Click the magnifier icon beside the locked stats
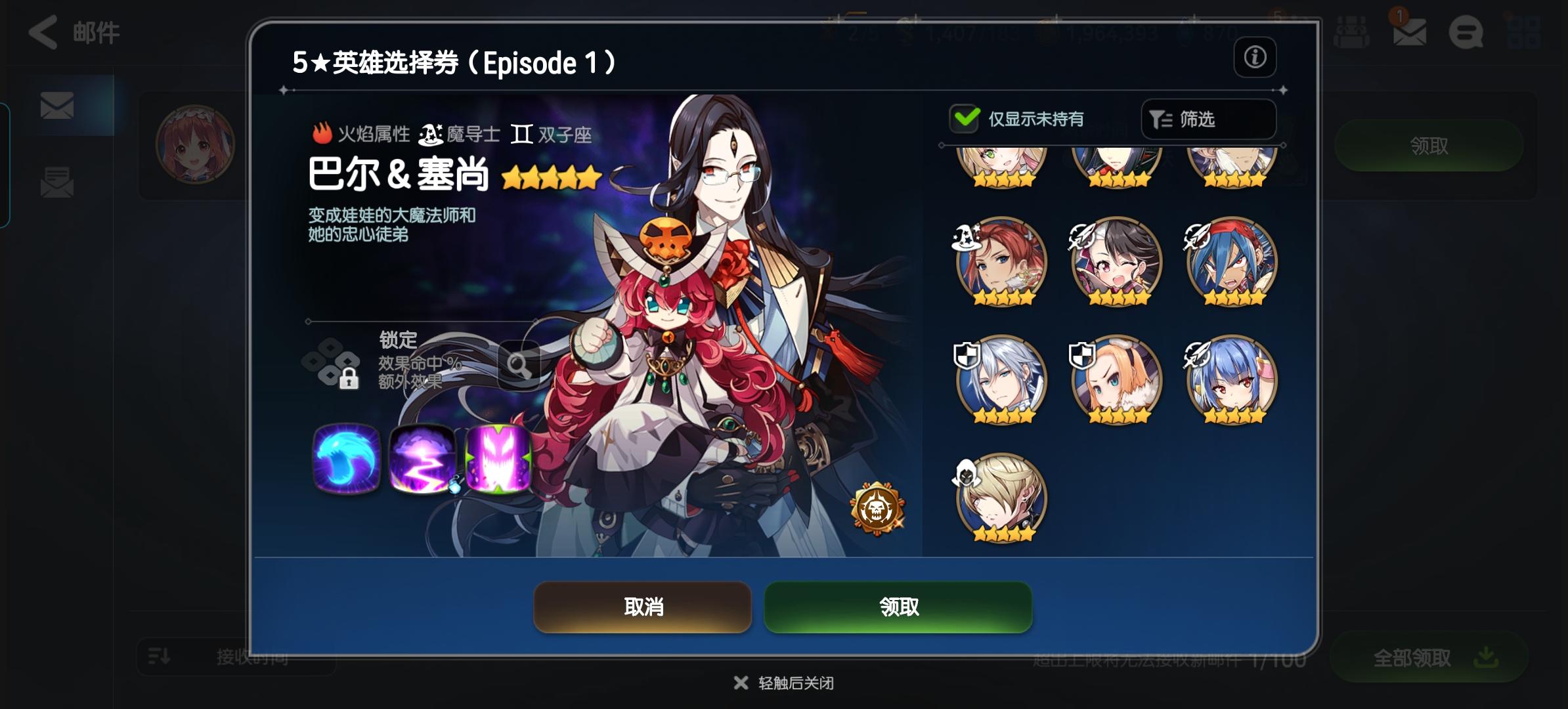This screenshot has height=709, width=1568. click(x=518, y=365)
